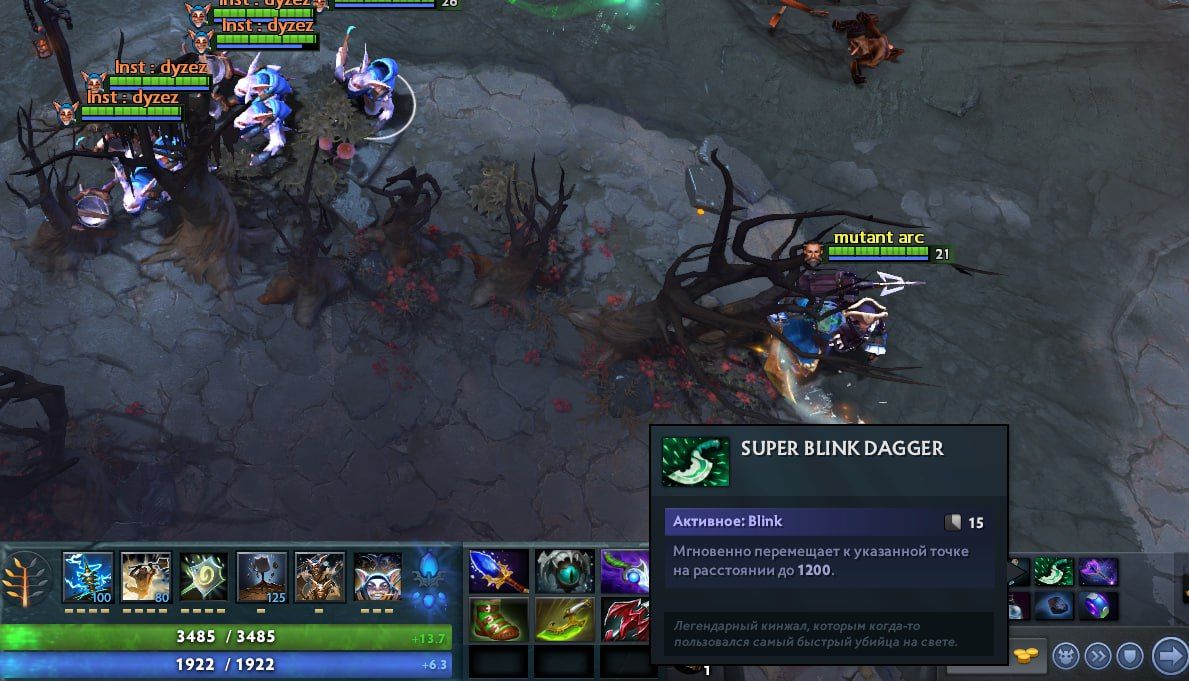Viewport: 1189px width, 681px height.
Task: Click the large right-arrow button
Action: pyautogui.click(x=1168, y=655)
